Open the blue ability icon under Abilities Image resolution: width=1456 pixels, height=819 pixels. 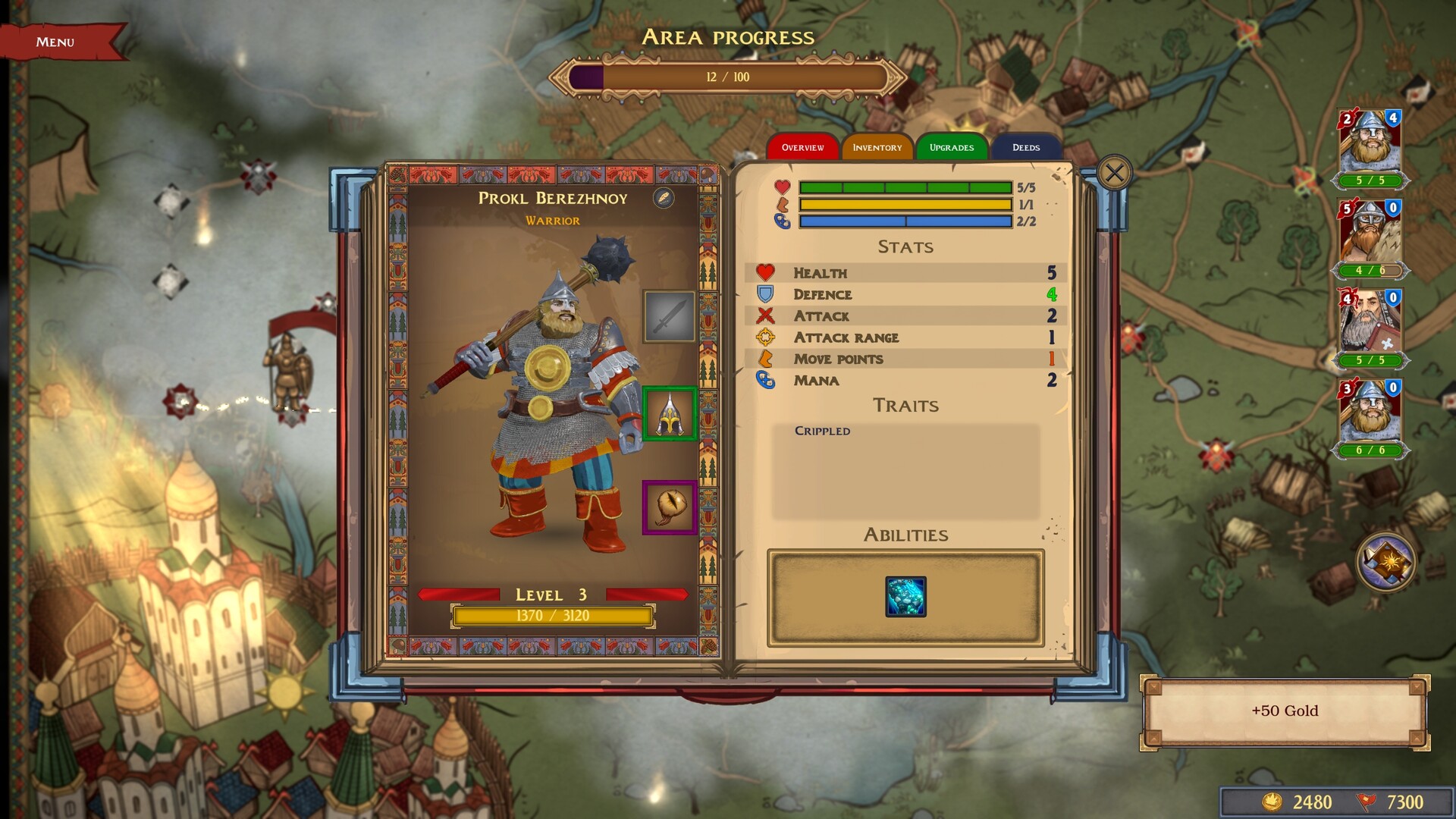pyautogui.click(x=905, y=596)
